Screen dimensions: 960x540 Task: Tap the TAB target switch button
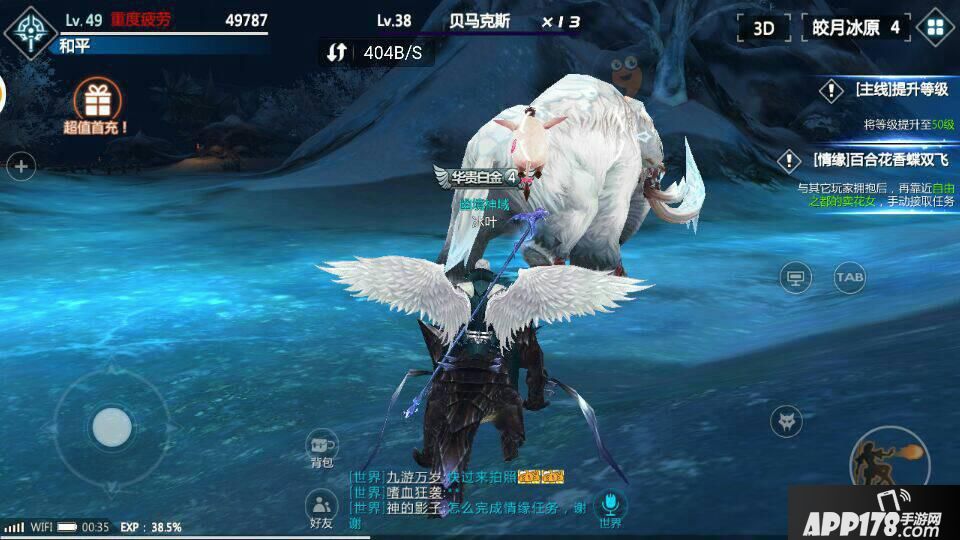coord(850,277)
